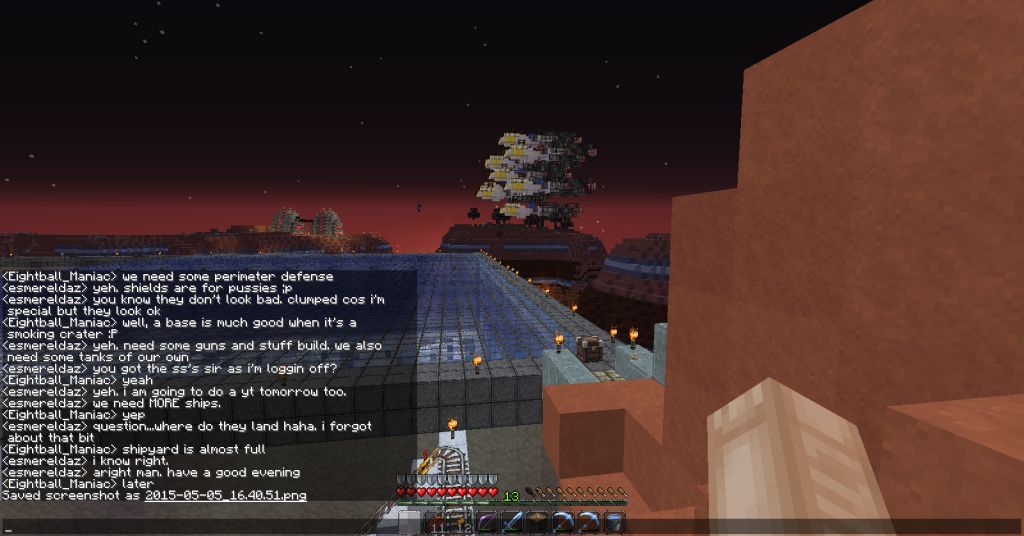Select the water bucket hotbar slot
The image size is (1024, 536).
[x=615, y=521]
